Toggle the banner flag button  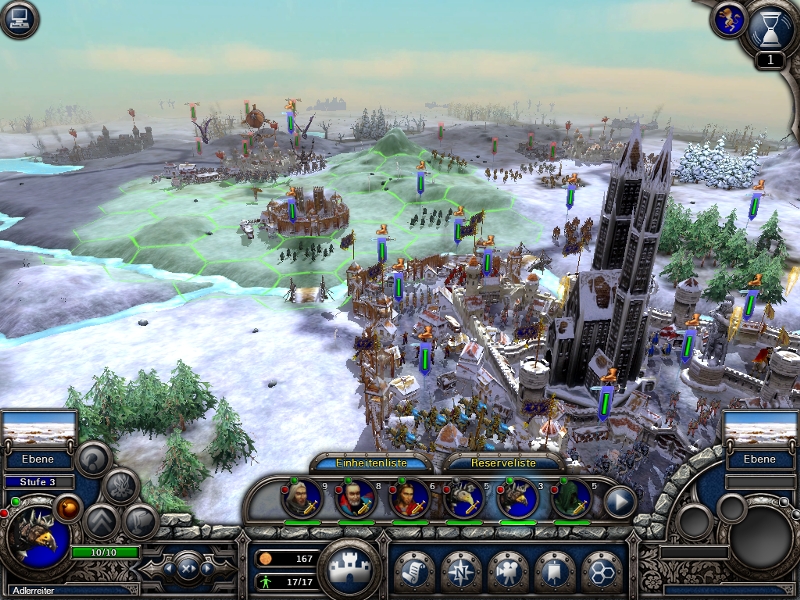(555, 571)
